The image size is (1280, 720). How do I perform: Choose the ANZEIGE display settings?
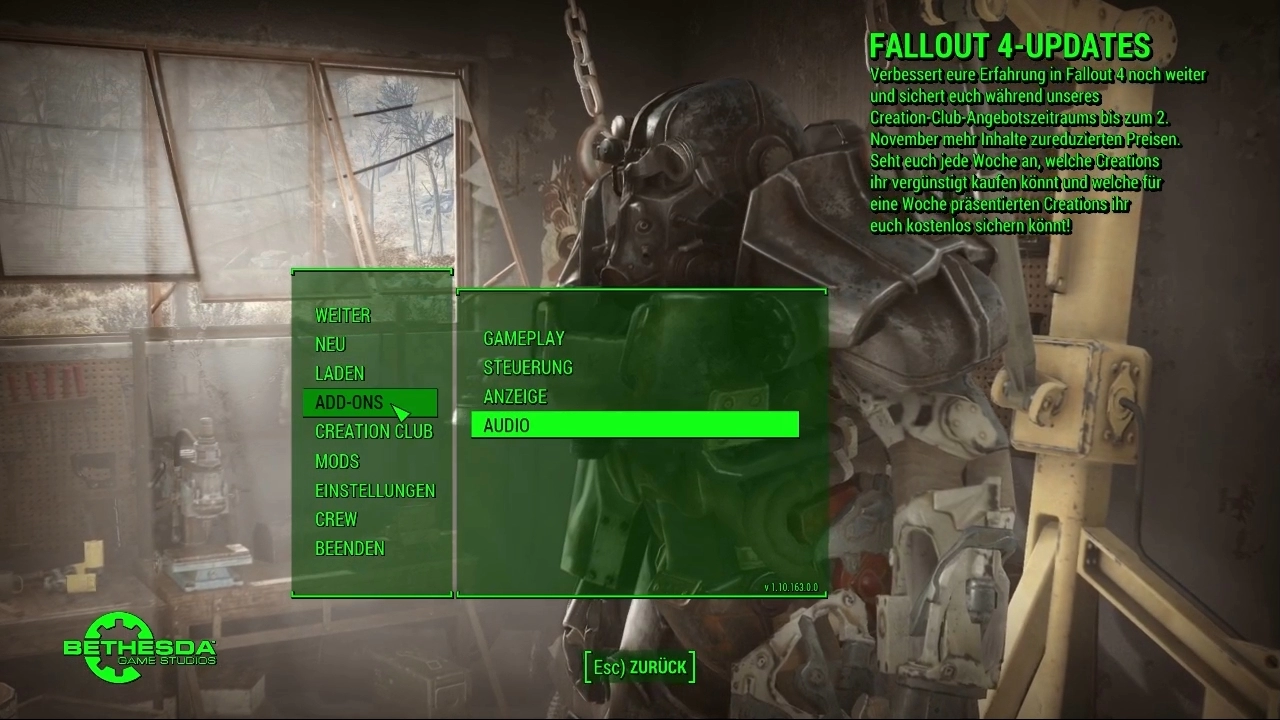tap(515, 396)
